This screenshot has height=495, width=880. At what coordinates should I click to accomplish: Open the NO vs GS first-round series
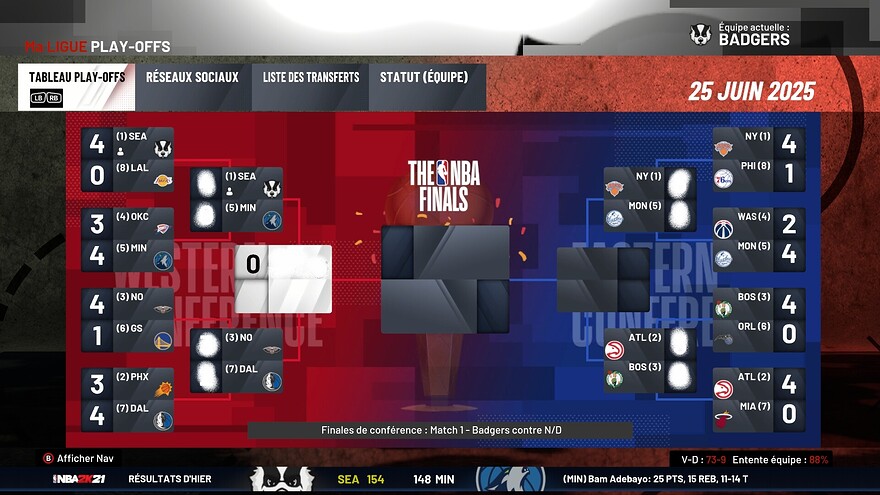pos(128,320)
